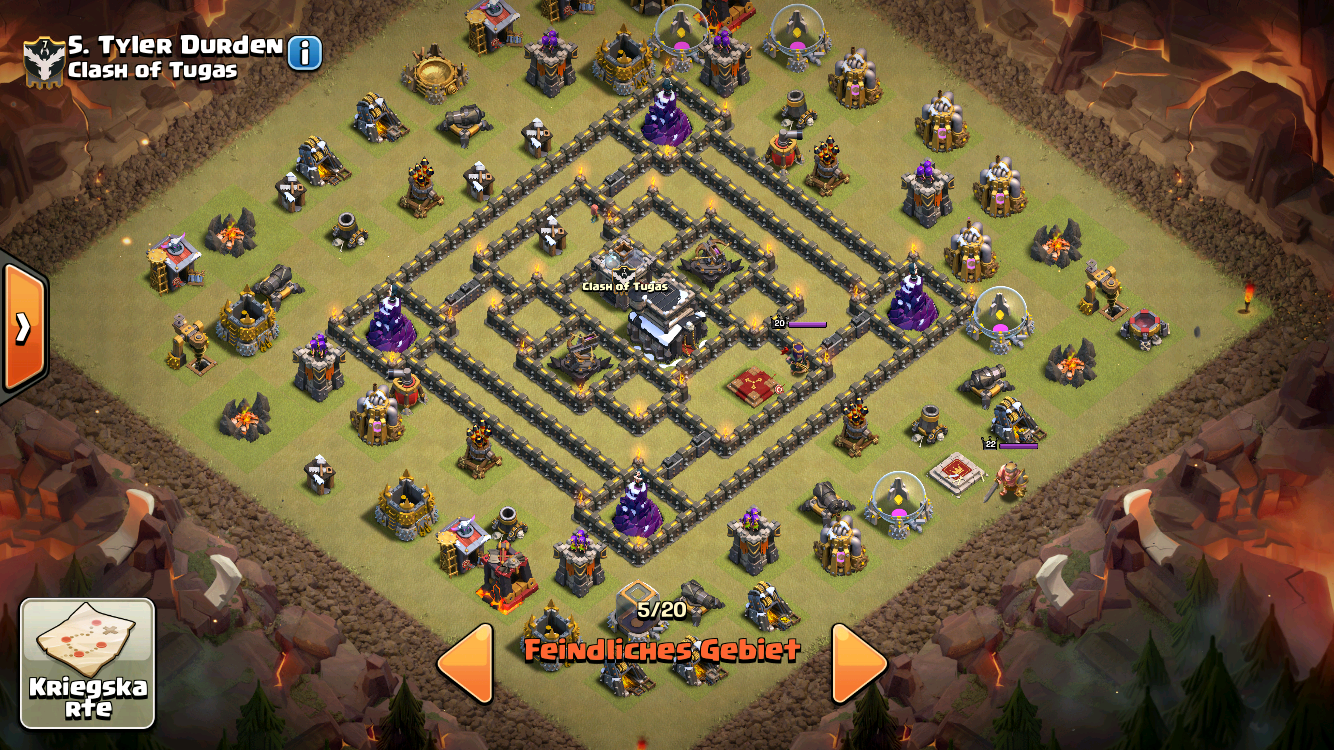Open Tyler Durden's player info
Viewport: 1334px width, 750px height.
305,53
